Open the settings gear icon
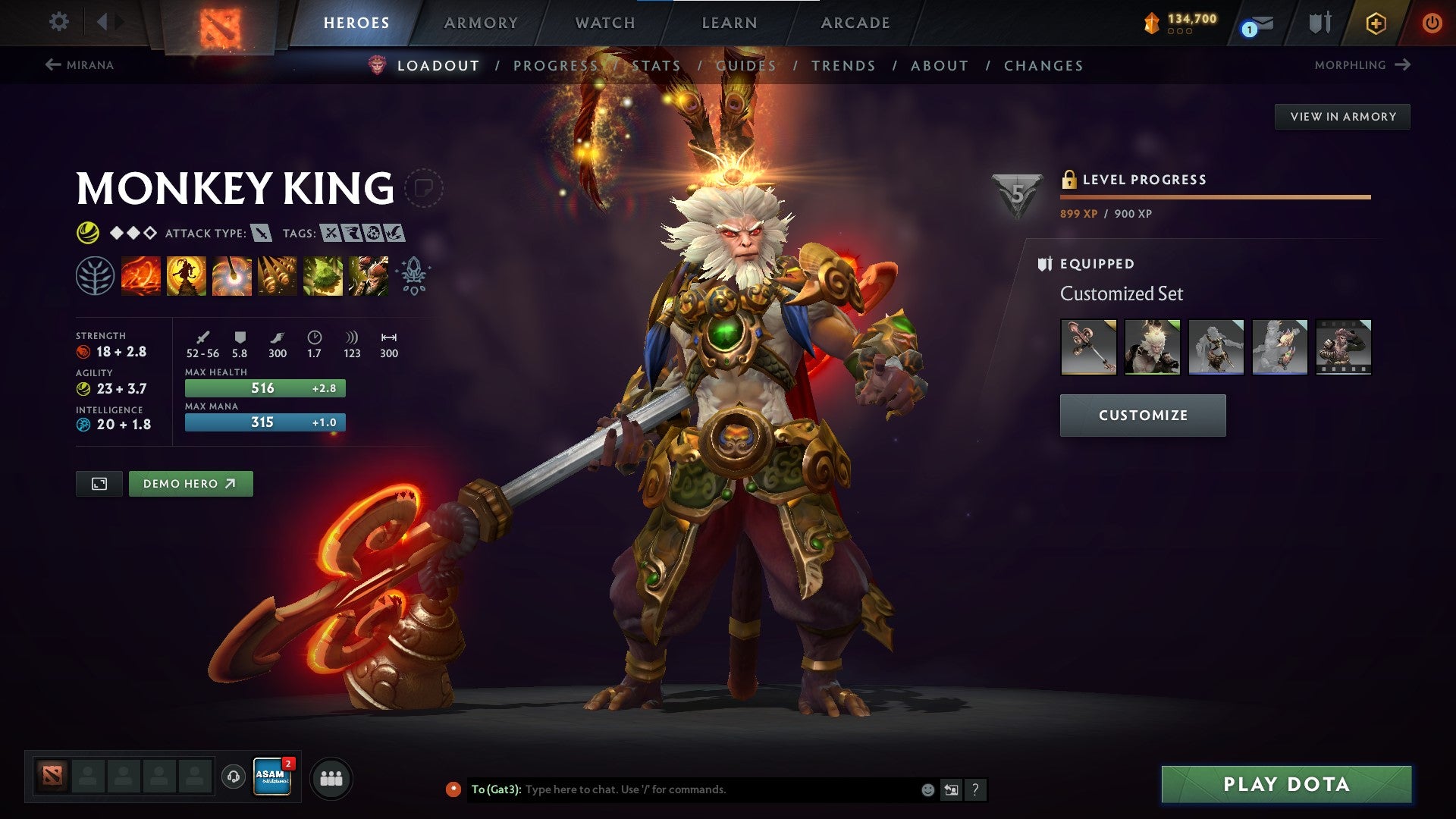This screenshot has height=819, width=1456. coord(58,22)
